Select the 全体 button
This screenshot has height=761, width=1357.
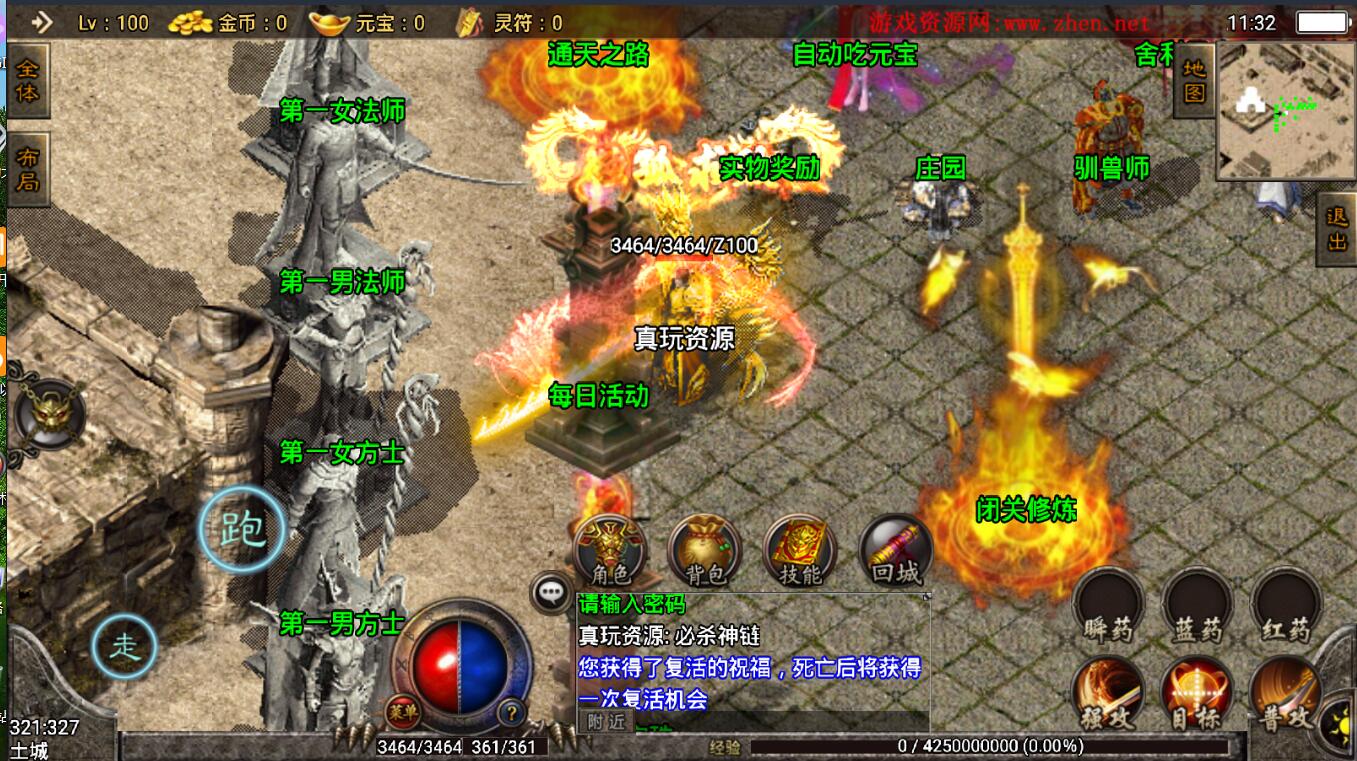coord(28,80)
